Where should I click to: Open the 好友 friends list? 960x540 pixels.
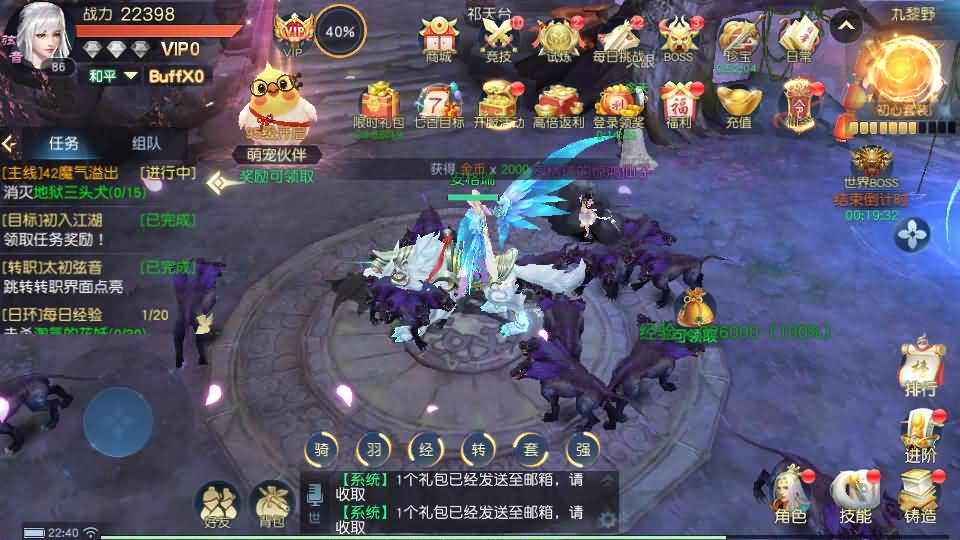point(216,503)
